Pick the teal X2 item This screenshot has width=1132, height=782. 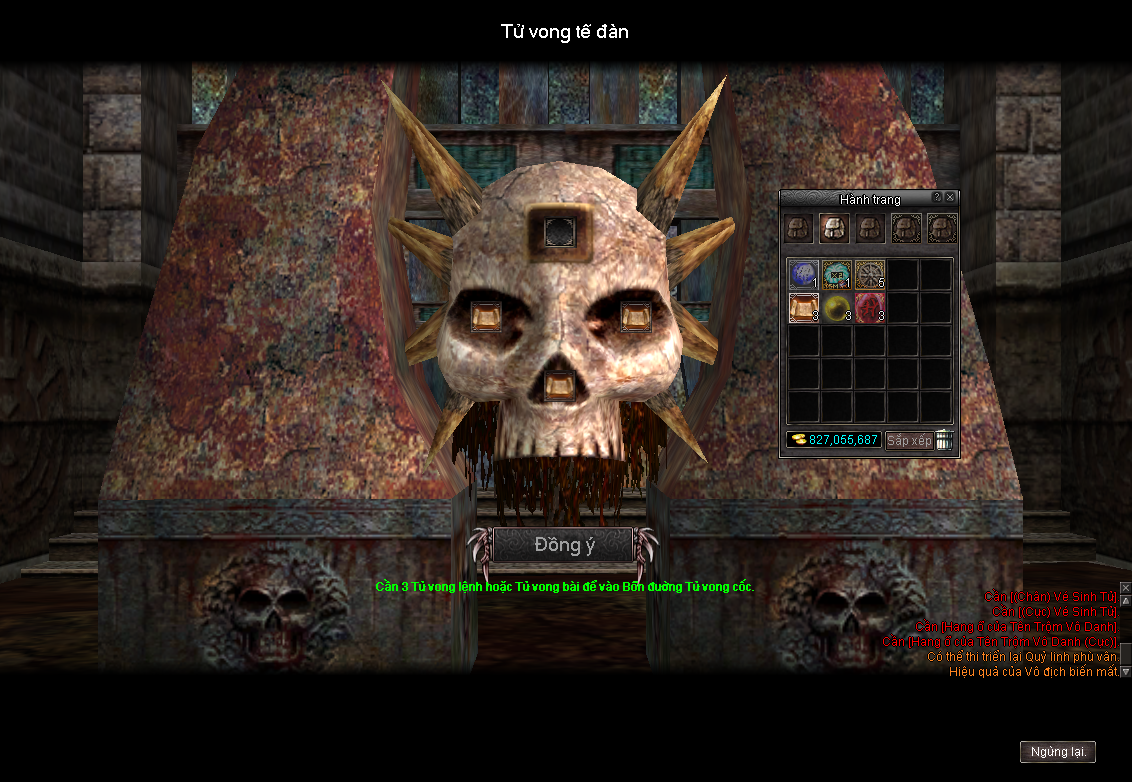[x=837, y=274]
